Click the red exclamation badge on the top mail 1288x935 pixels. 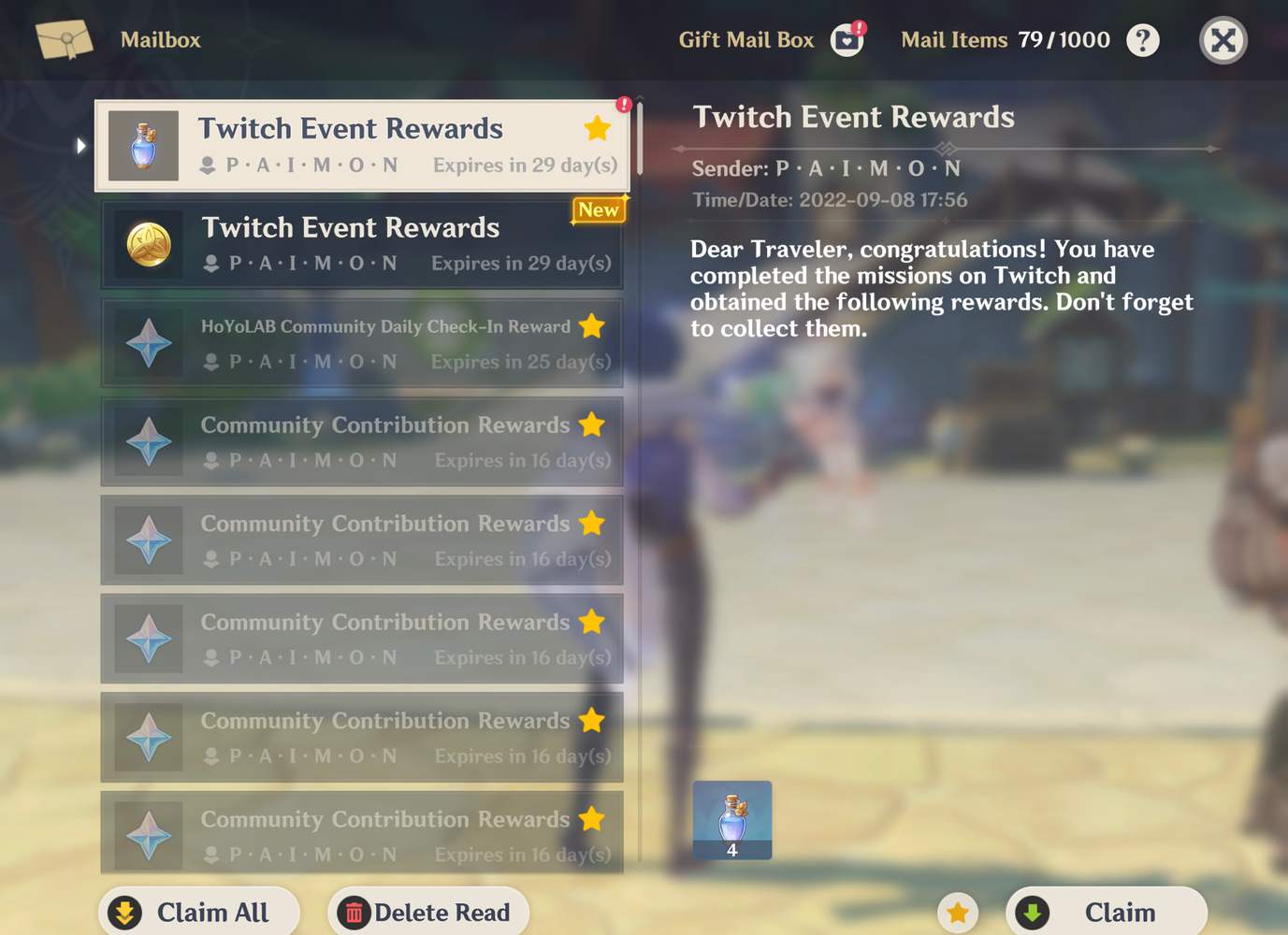pyautogui.click(x=624, y=105)
